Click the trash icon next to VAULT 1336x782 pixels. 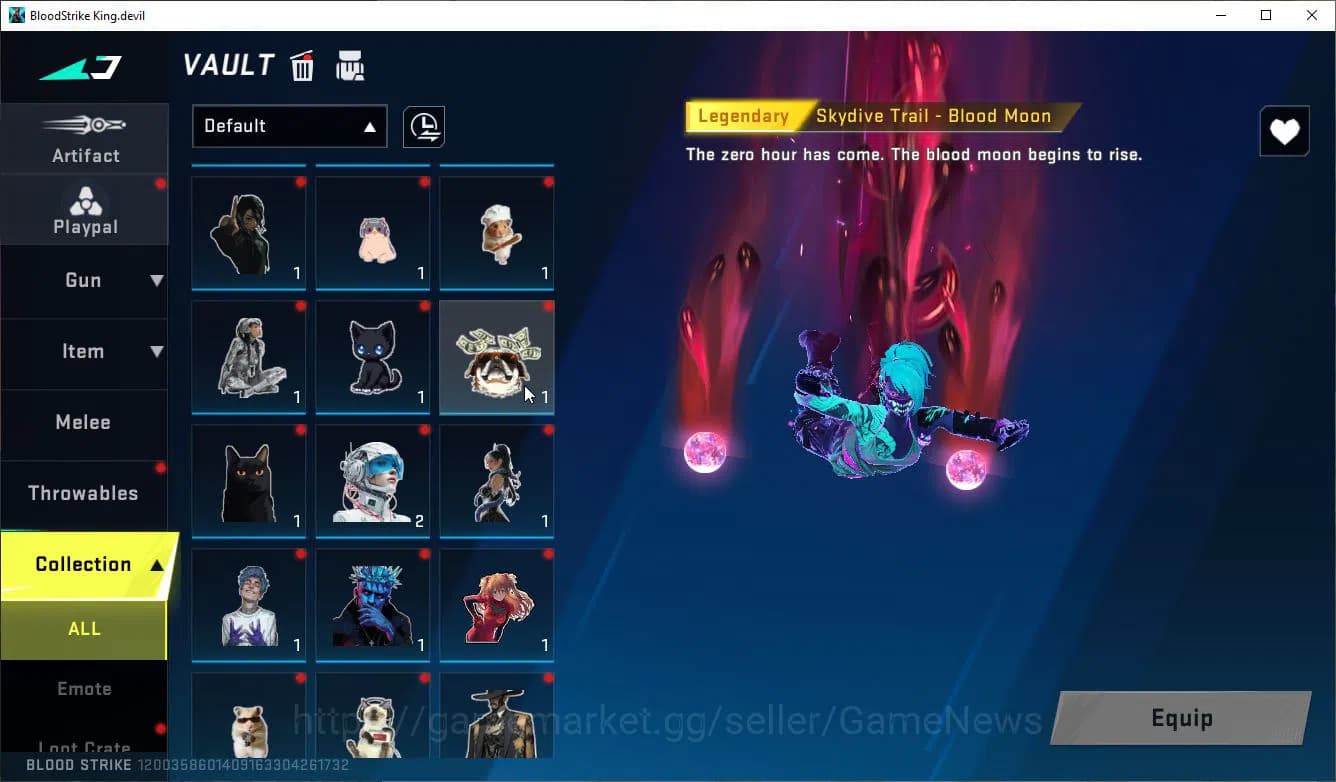[x=301, y=65]
